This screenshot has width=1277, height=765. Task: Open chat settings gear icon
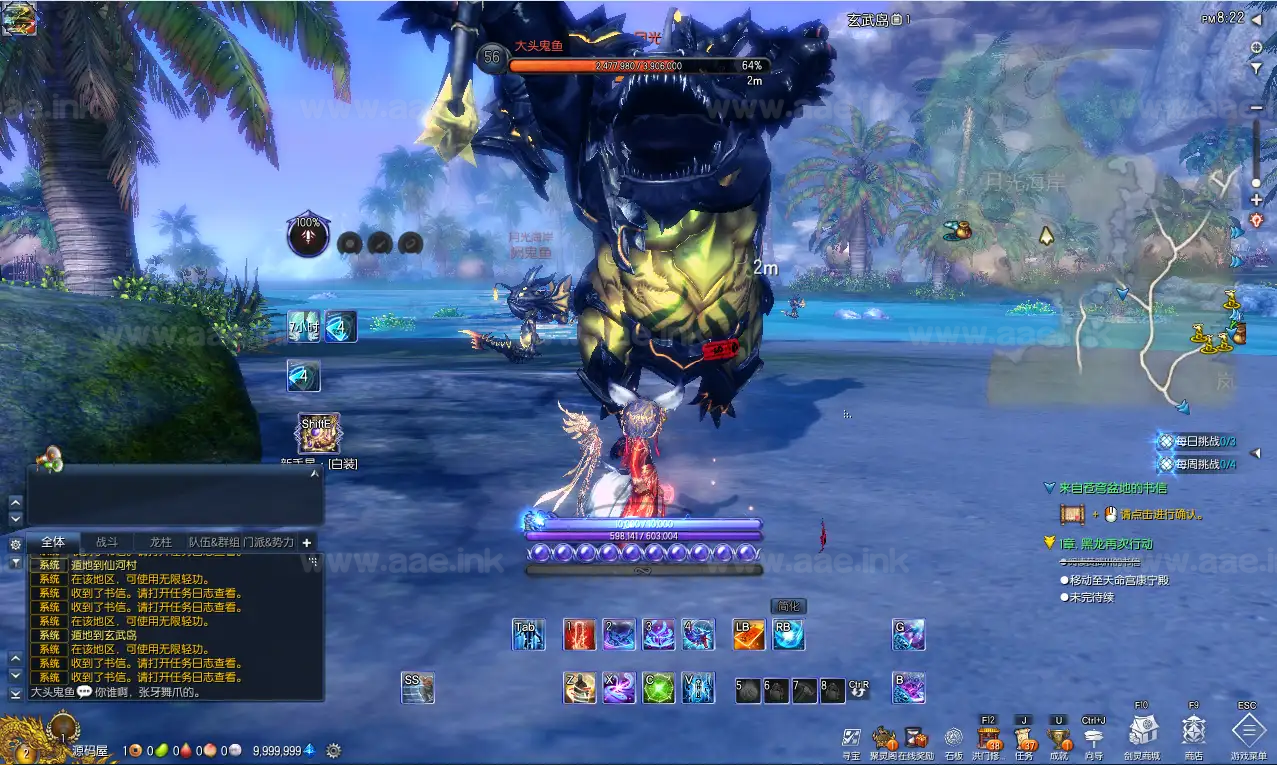pos(15,545)
